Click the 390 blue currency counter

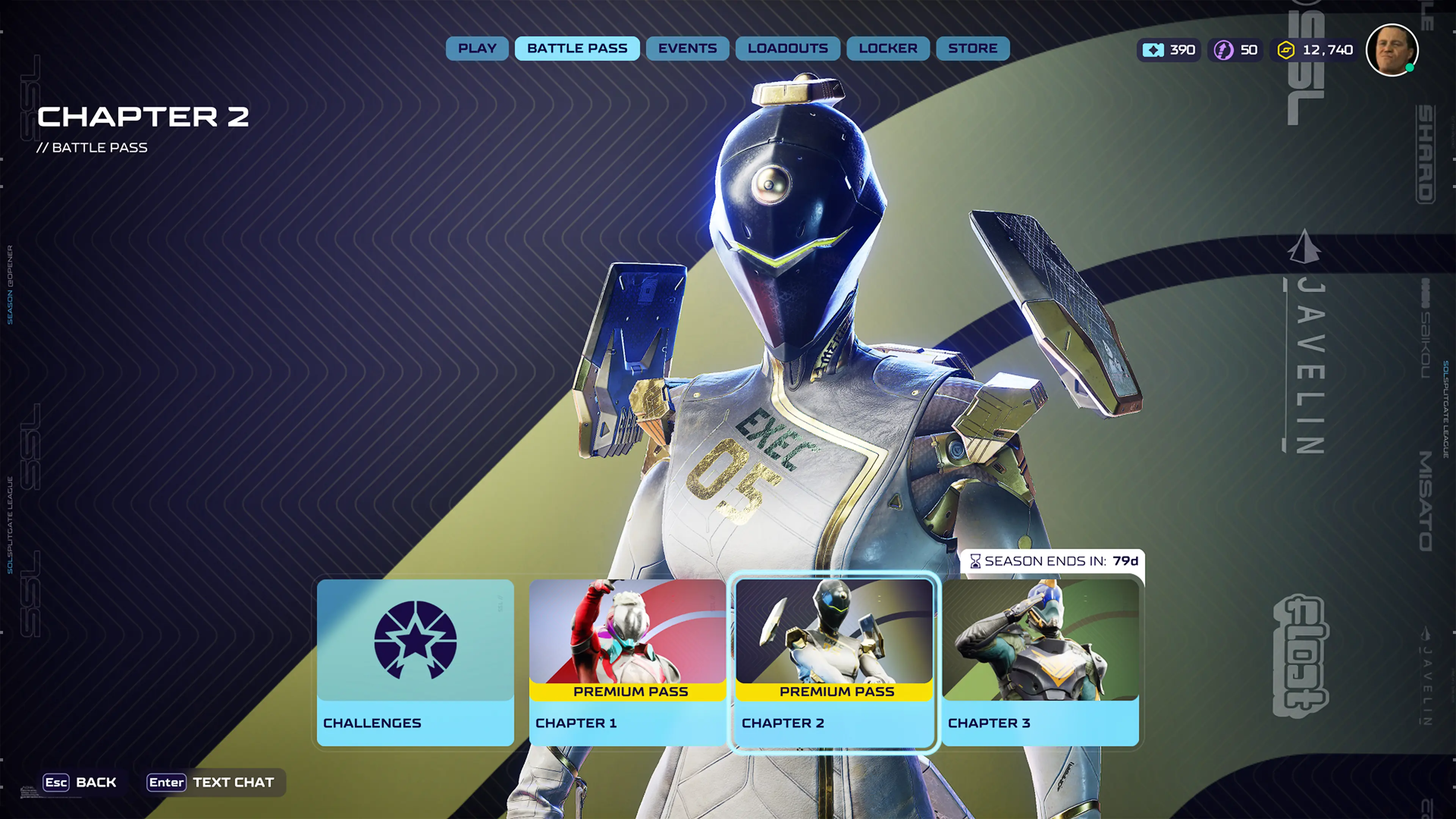pyautogui.click(x=1169, y=50)
